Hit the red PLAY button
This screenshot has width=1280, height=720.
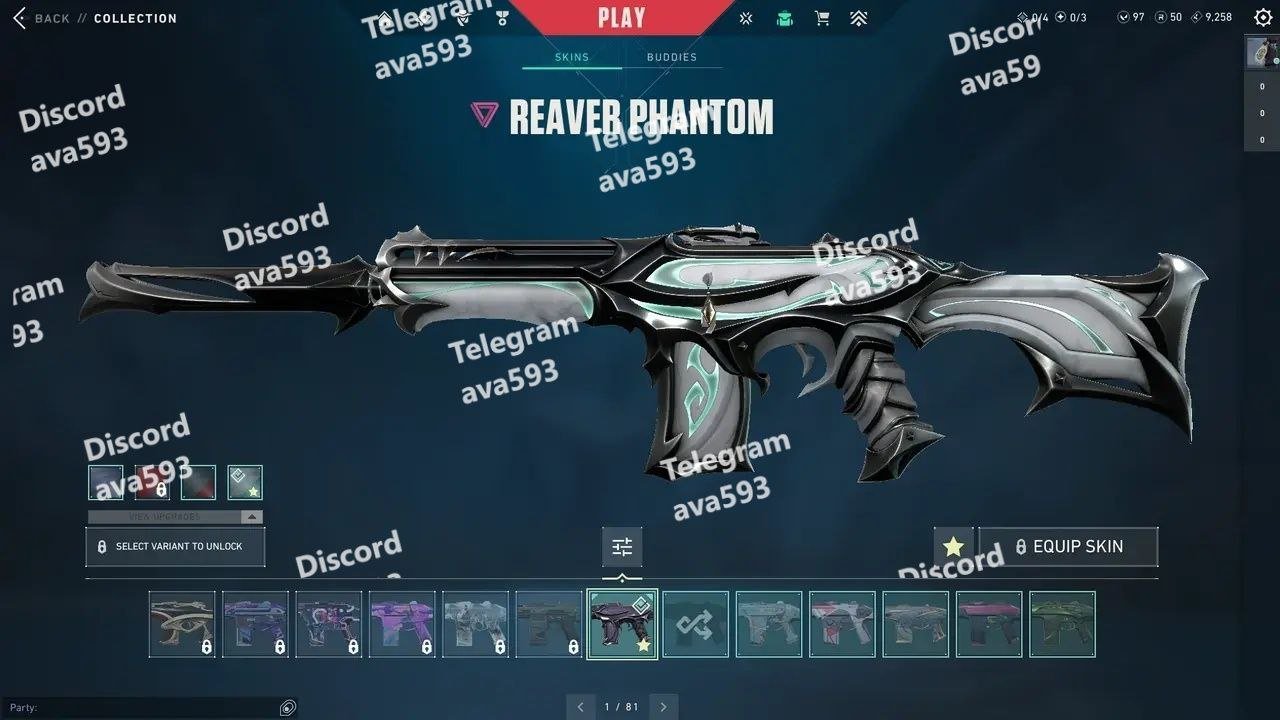[x=622, y=17]
